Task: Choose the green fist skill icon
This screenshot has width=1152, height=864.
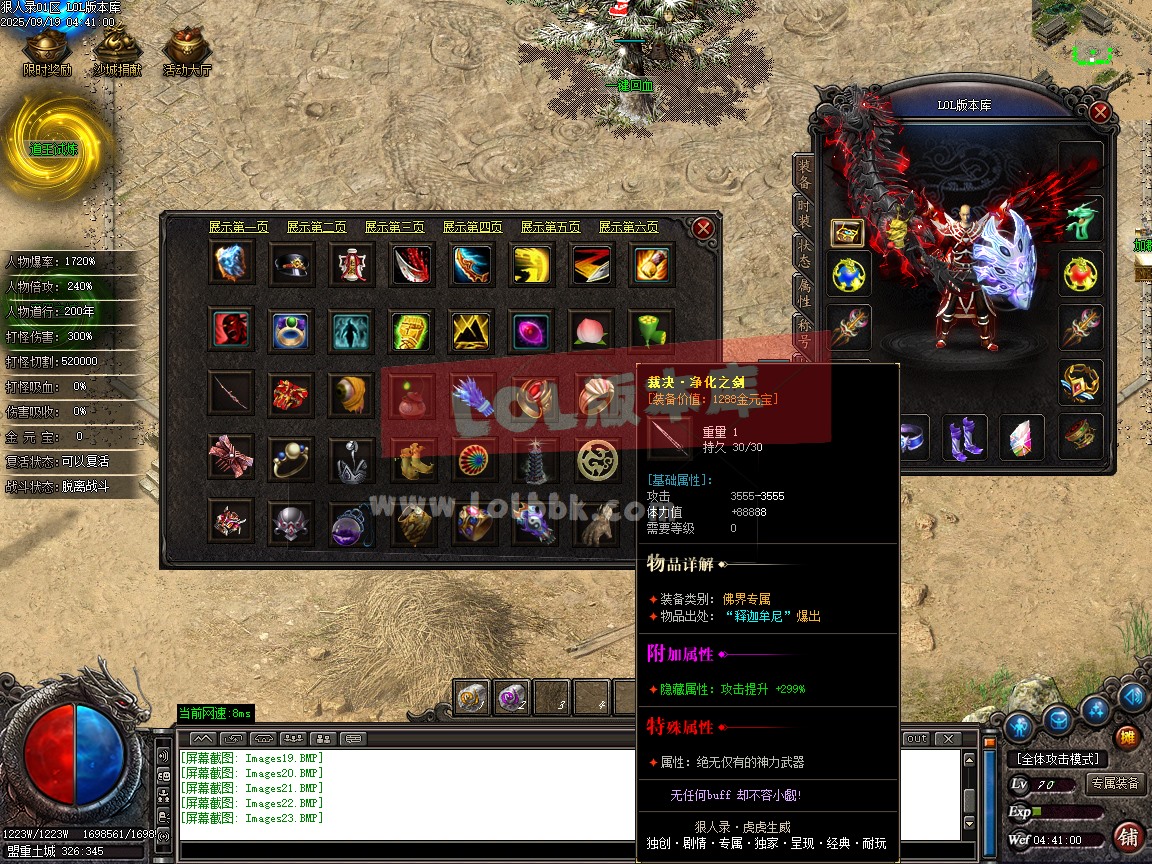Action: 410,330
